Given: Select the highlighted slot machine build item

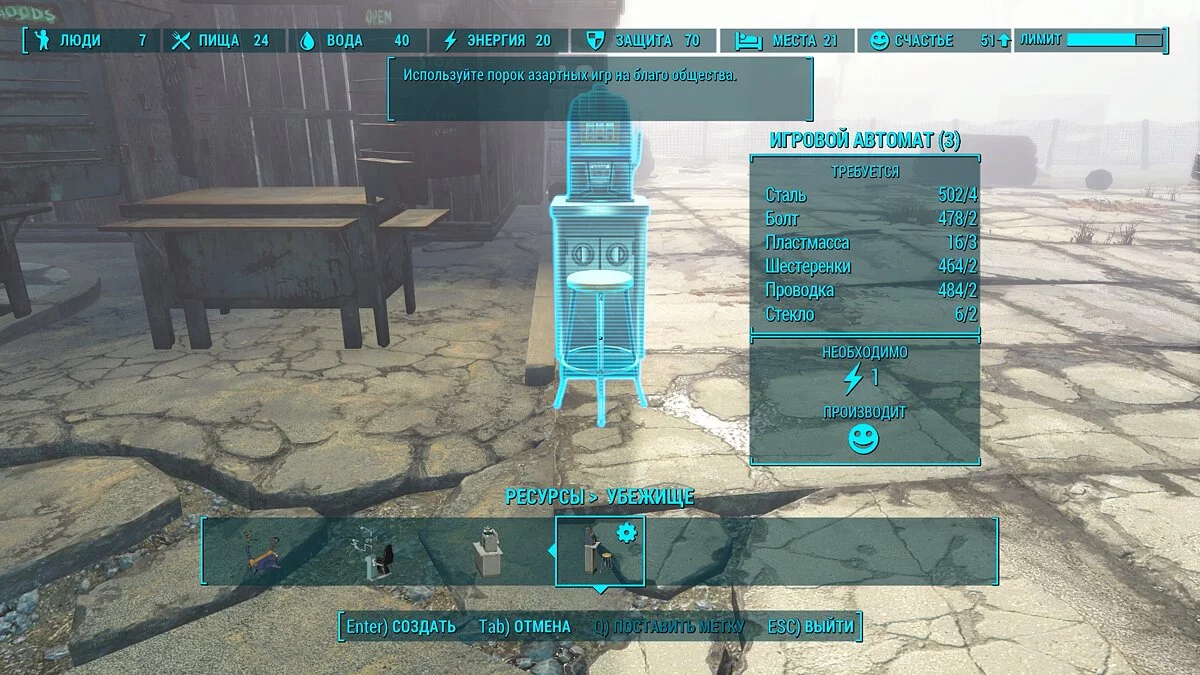Looking at the screenshot, I should tap(600, 551).
